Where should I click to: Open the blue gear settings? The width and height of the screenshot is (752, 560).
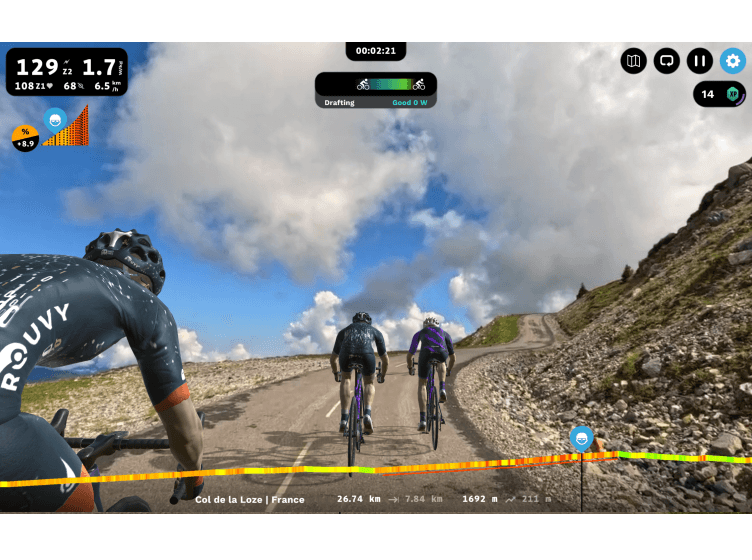(733, 61)
